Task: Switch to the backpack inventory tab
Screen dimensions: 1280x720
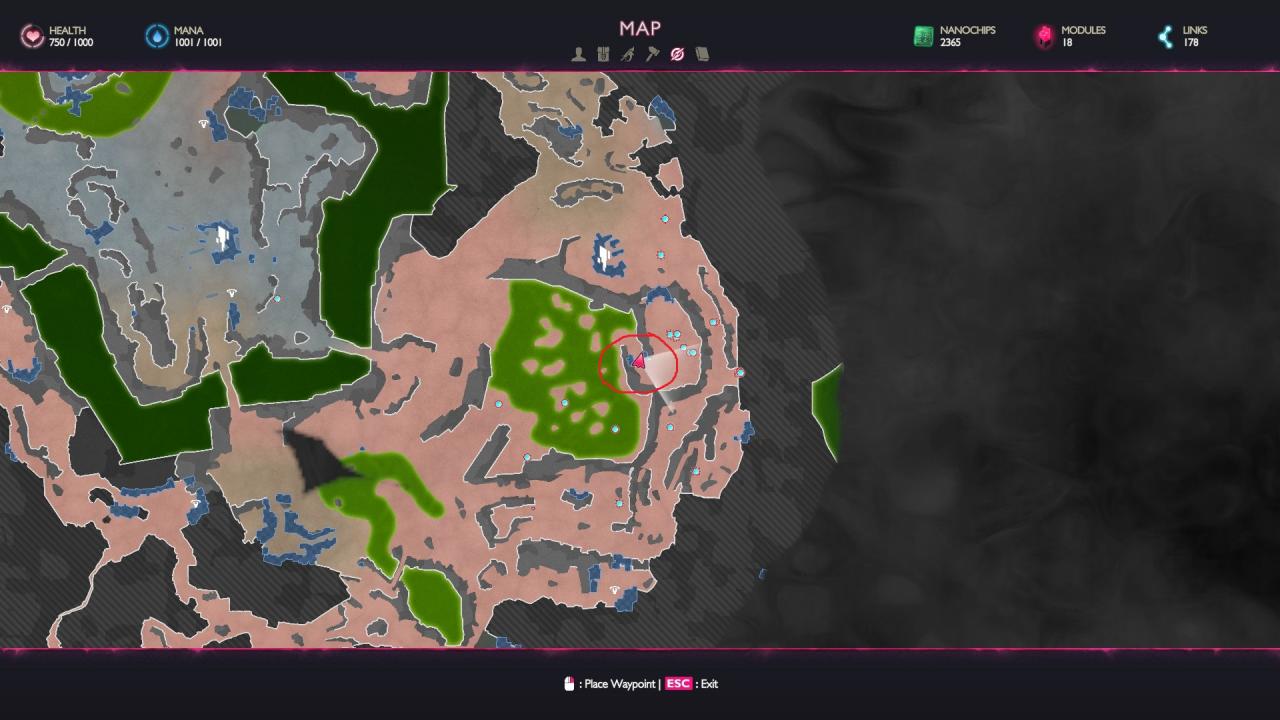Action: (603, 54)
